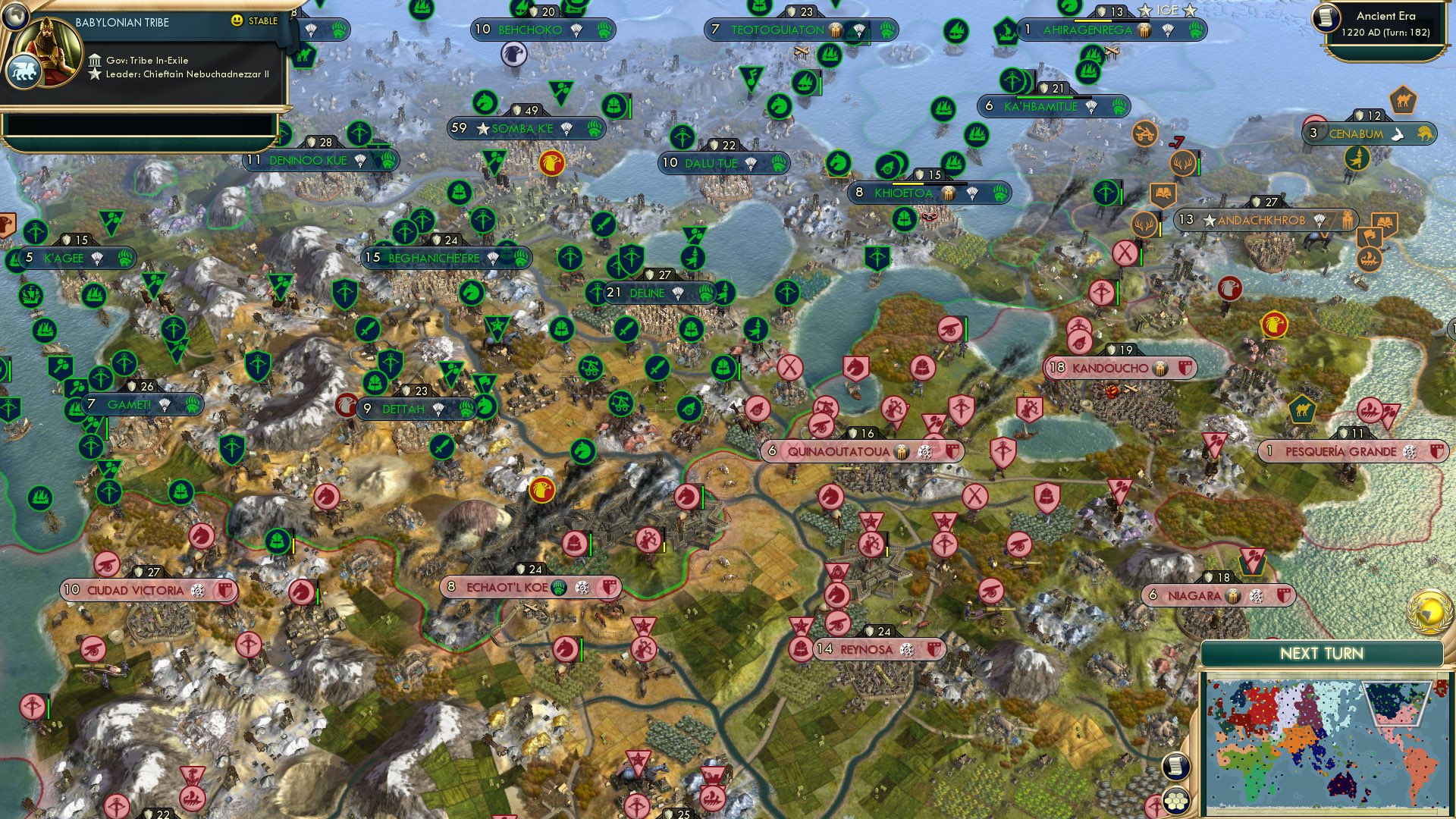Click the orange ship notification icon near Andachkhrob
This screenshot has height=819, width=1456.
tap(1369, 259)
